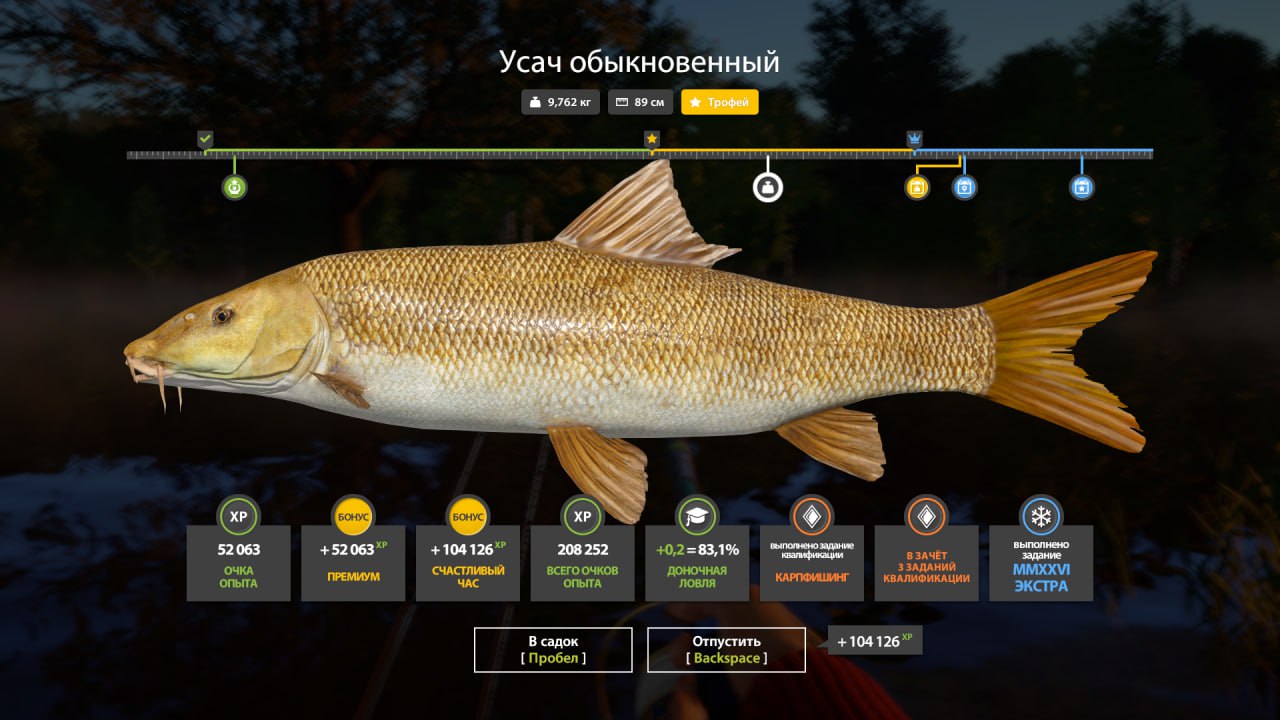Click the yellow round icon under the scale
The width and height of the screenshot is (1280, 720).
click(x=917, y=187)
